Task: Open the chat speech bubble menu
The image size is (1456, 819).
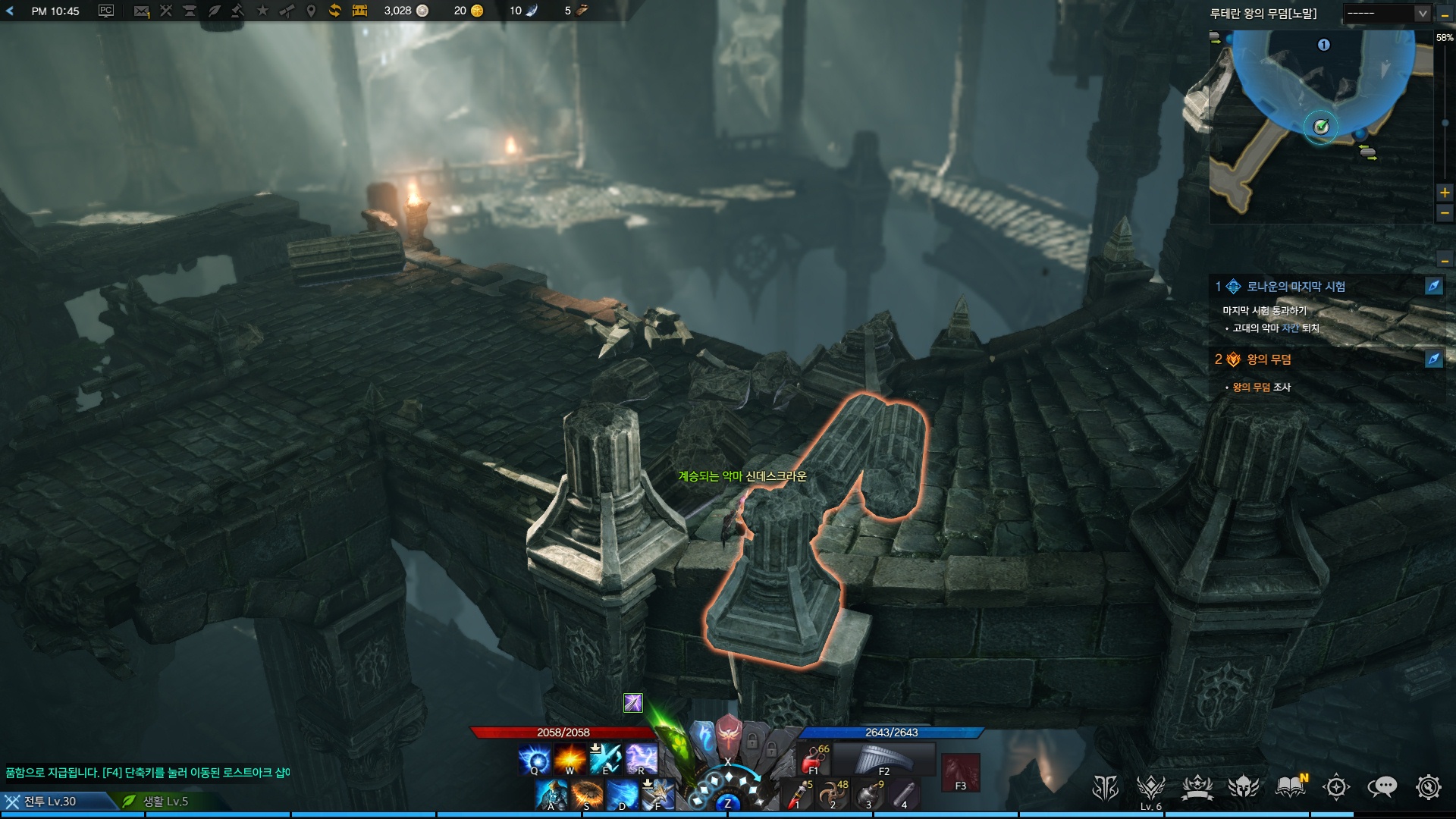Action: click(1382, 788)
